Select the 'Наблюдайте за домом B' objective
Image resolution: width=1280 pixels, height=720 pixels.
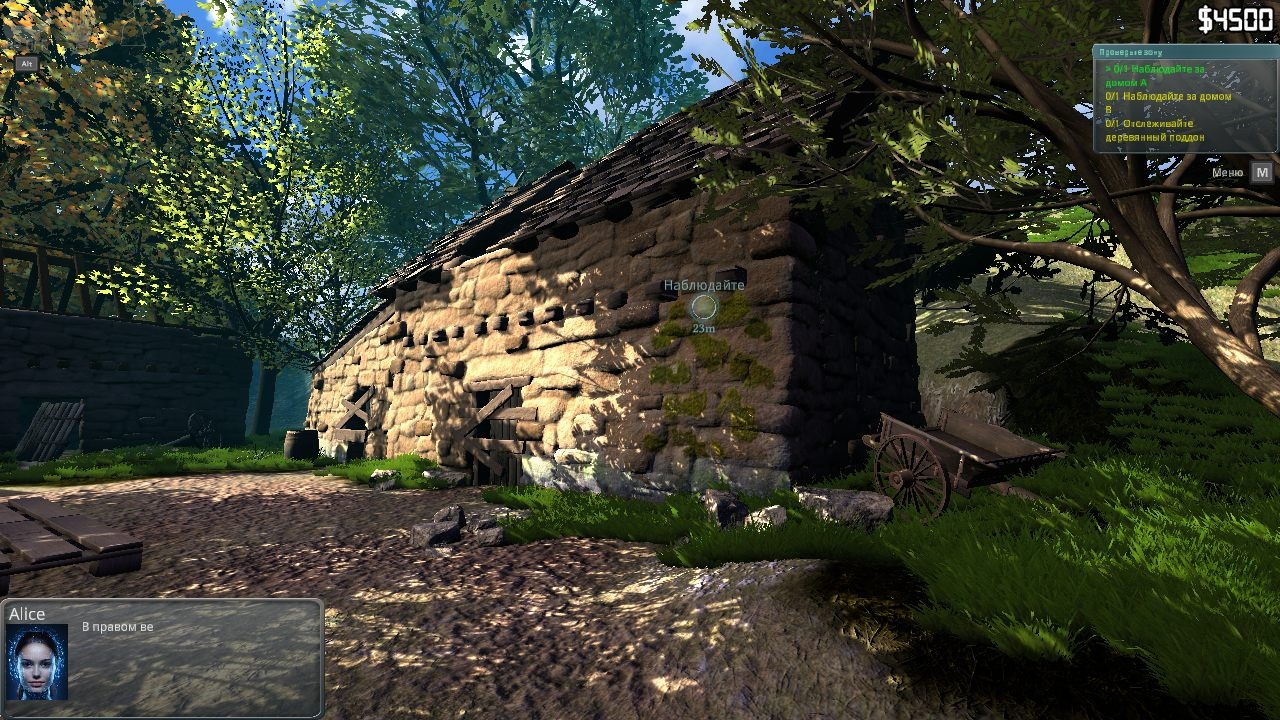point(1168,103)
